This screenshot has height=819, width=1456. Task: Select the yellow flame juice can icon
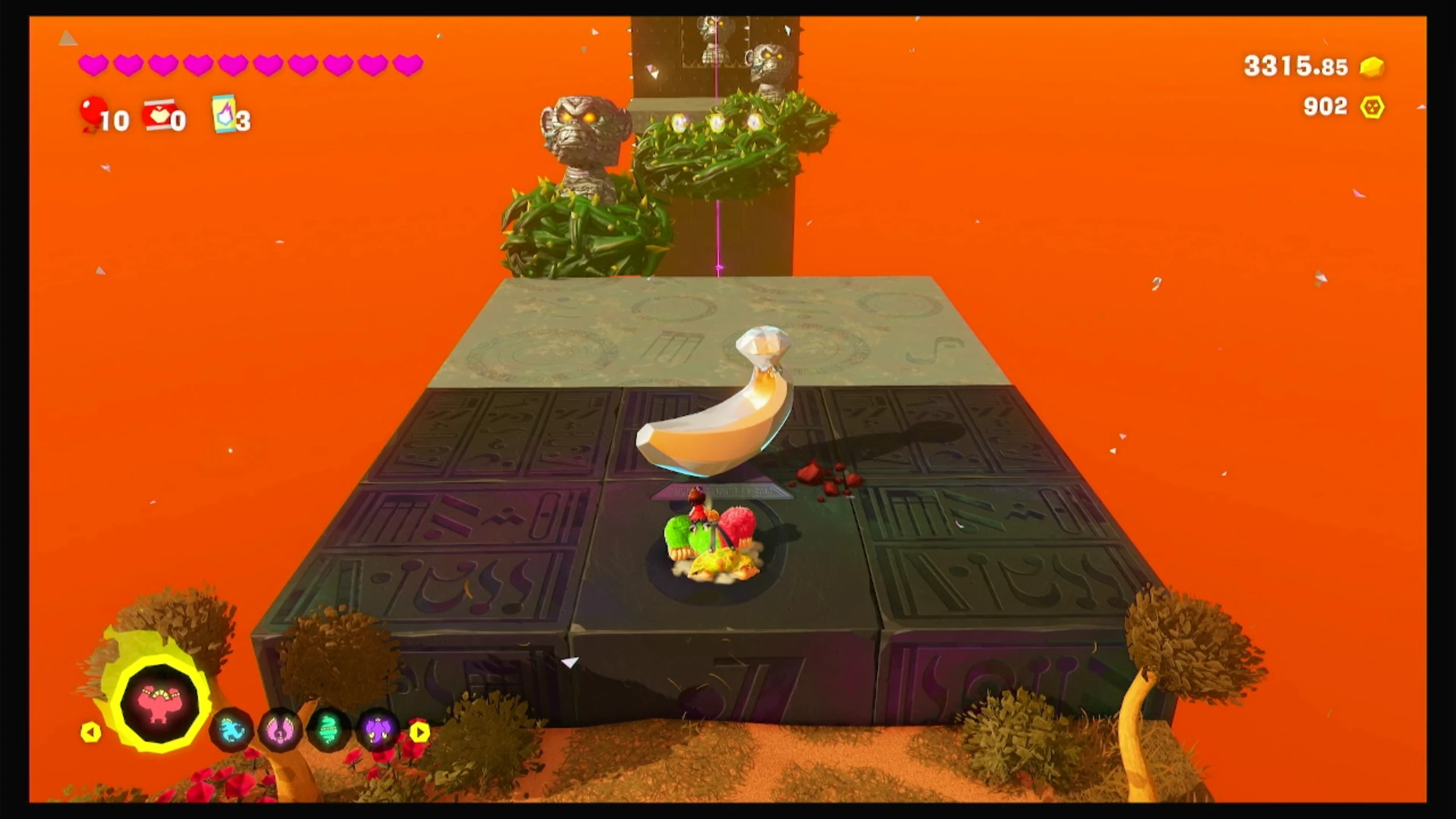click(224, 113)
